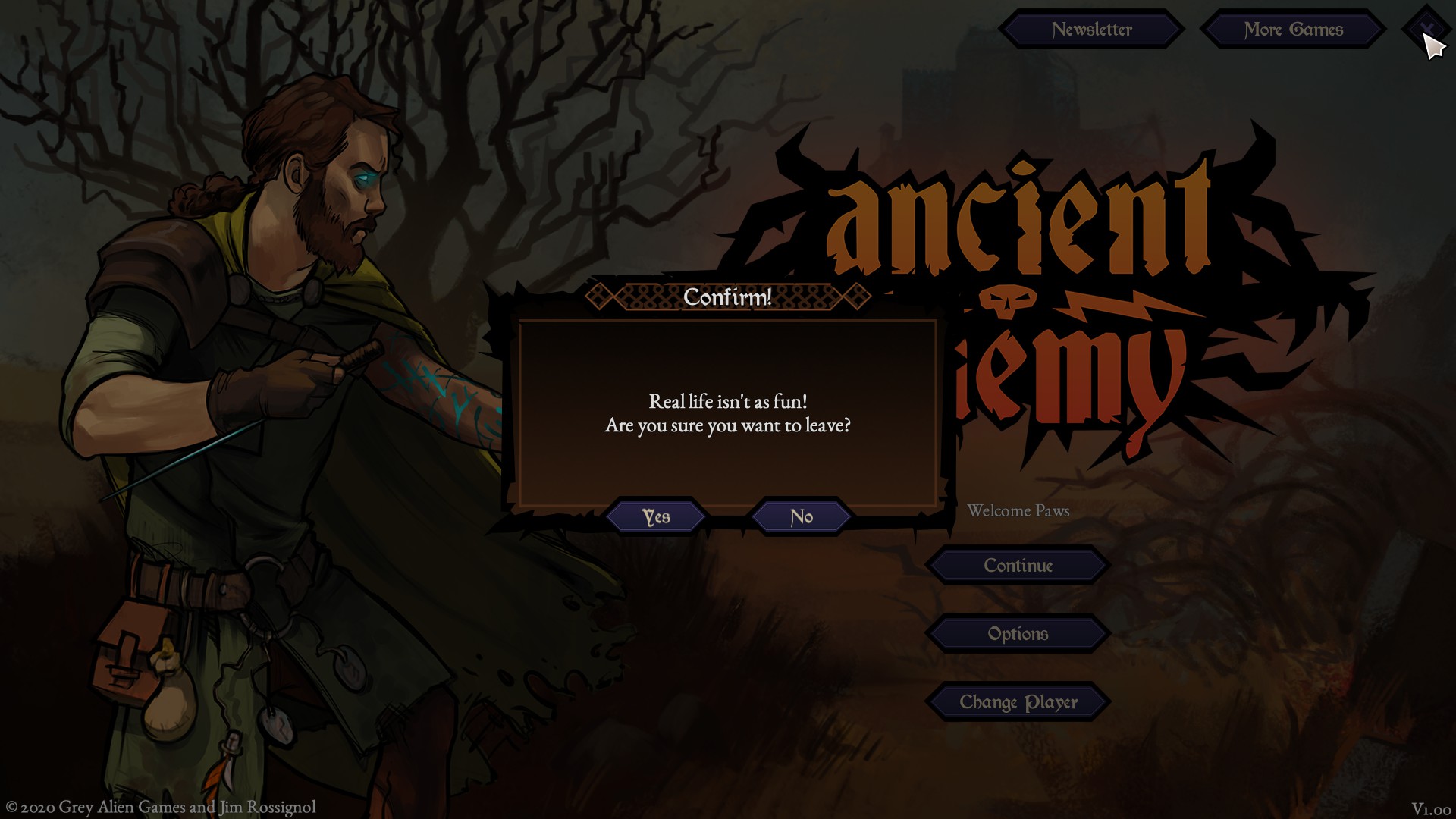
Task: Browse More Games
Action: click(1293, 30)
